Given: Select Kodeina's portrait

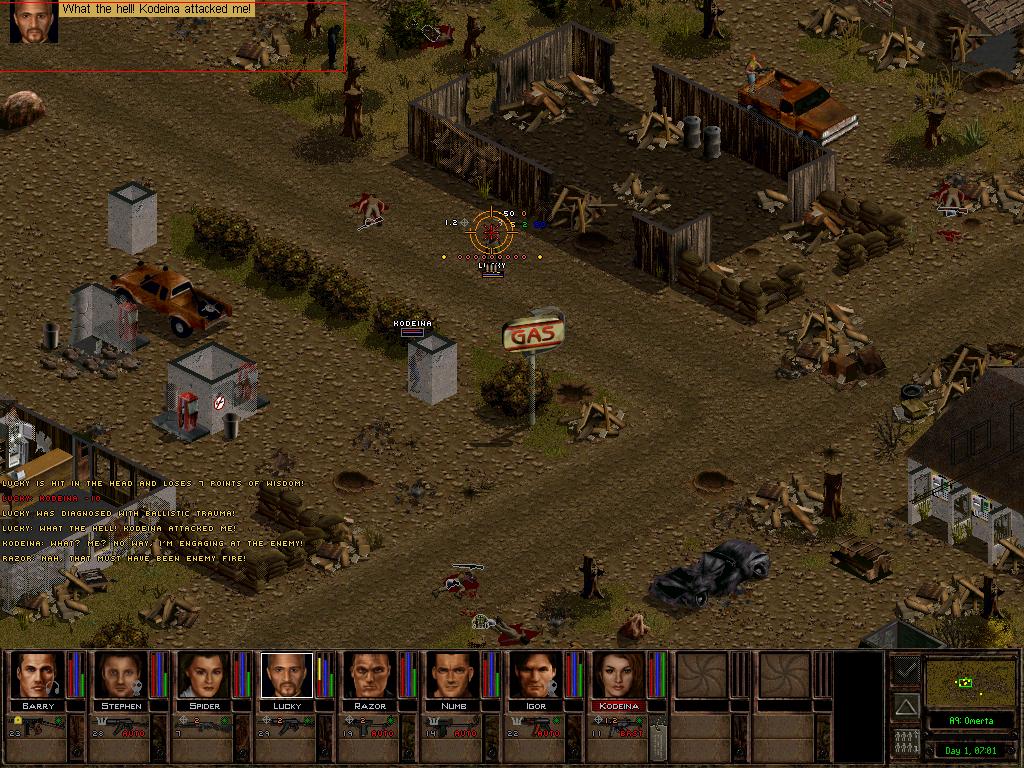Looking at the screenshot, I should tap(618, 675).
